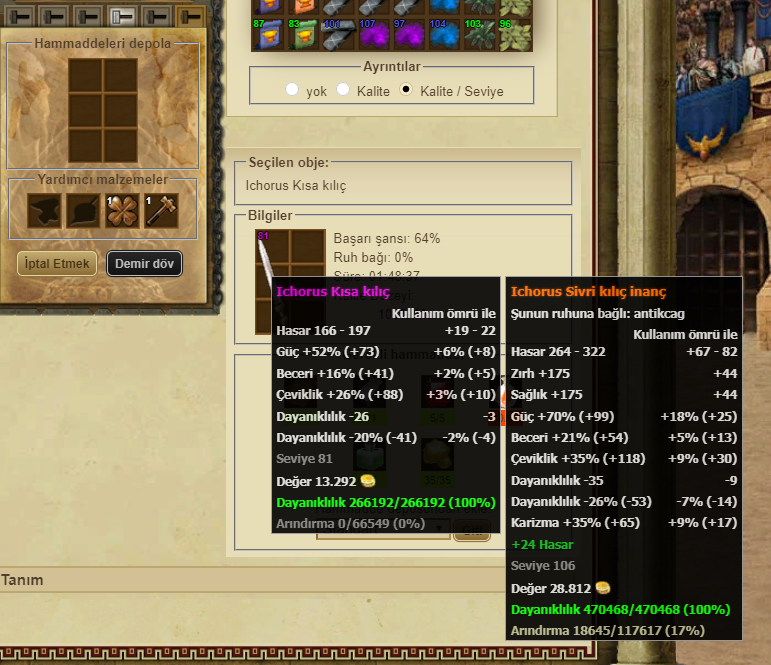The height and width of the screenshot is (665, 771).
Task: Start forging with Demir döv
Action: pyautogui.click(x=144, y=264)
